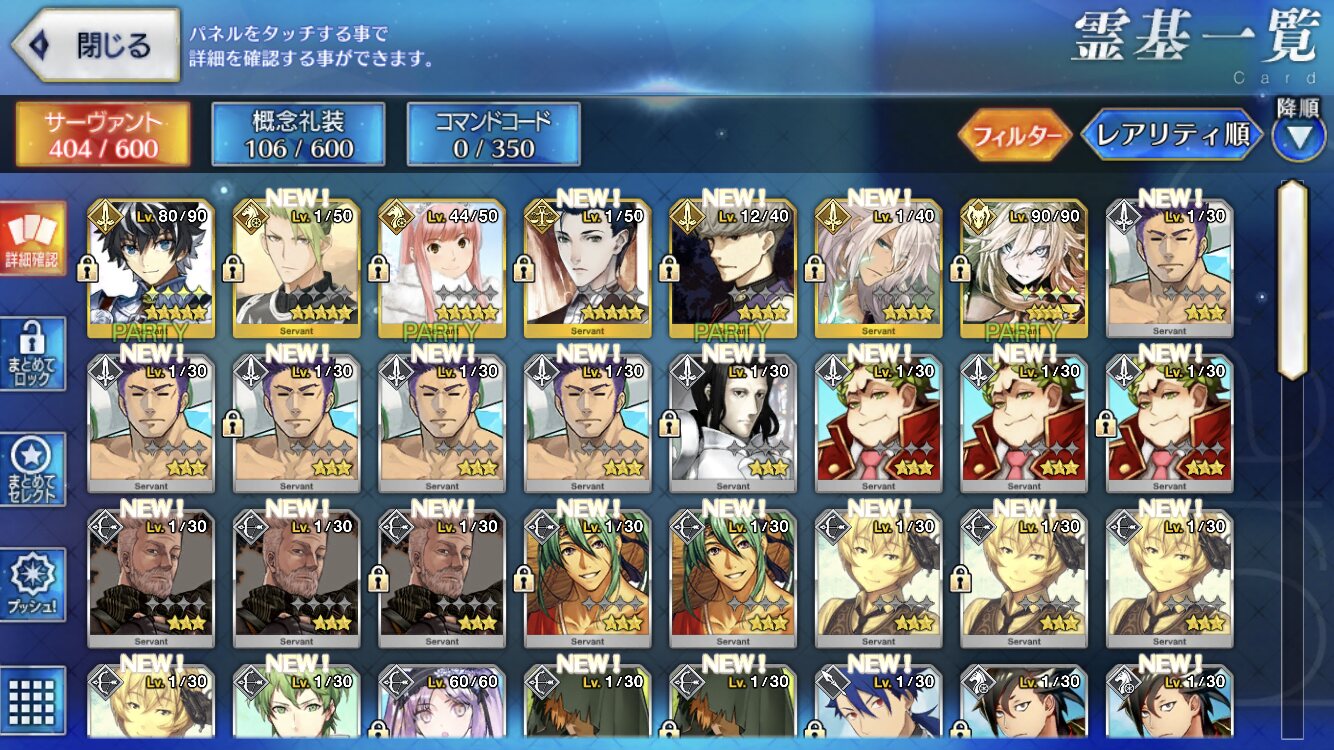
Task: Select the Lv. 44/50 pink-haired servant card
Action: click(x=442, y=268)
